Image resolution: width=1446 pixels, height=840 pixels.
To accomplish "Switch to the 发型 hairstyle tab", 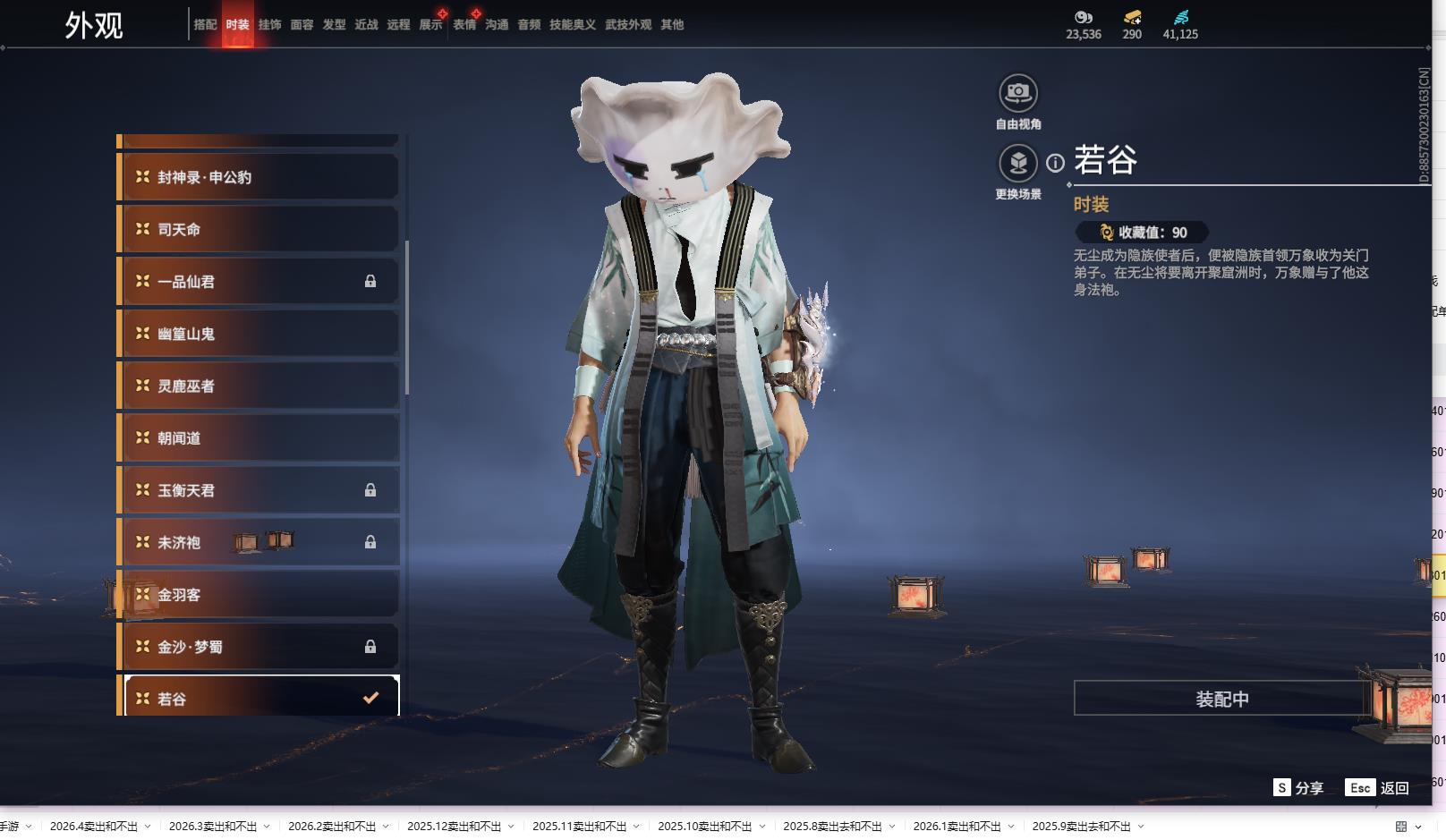I will 334,25.
